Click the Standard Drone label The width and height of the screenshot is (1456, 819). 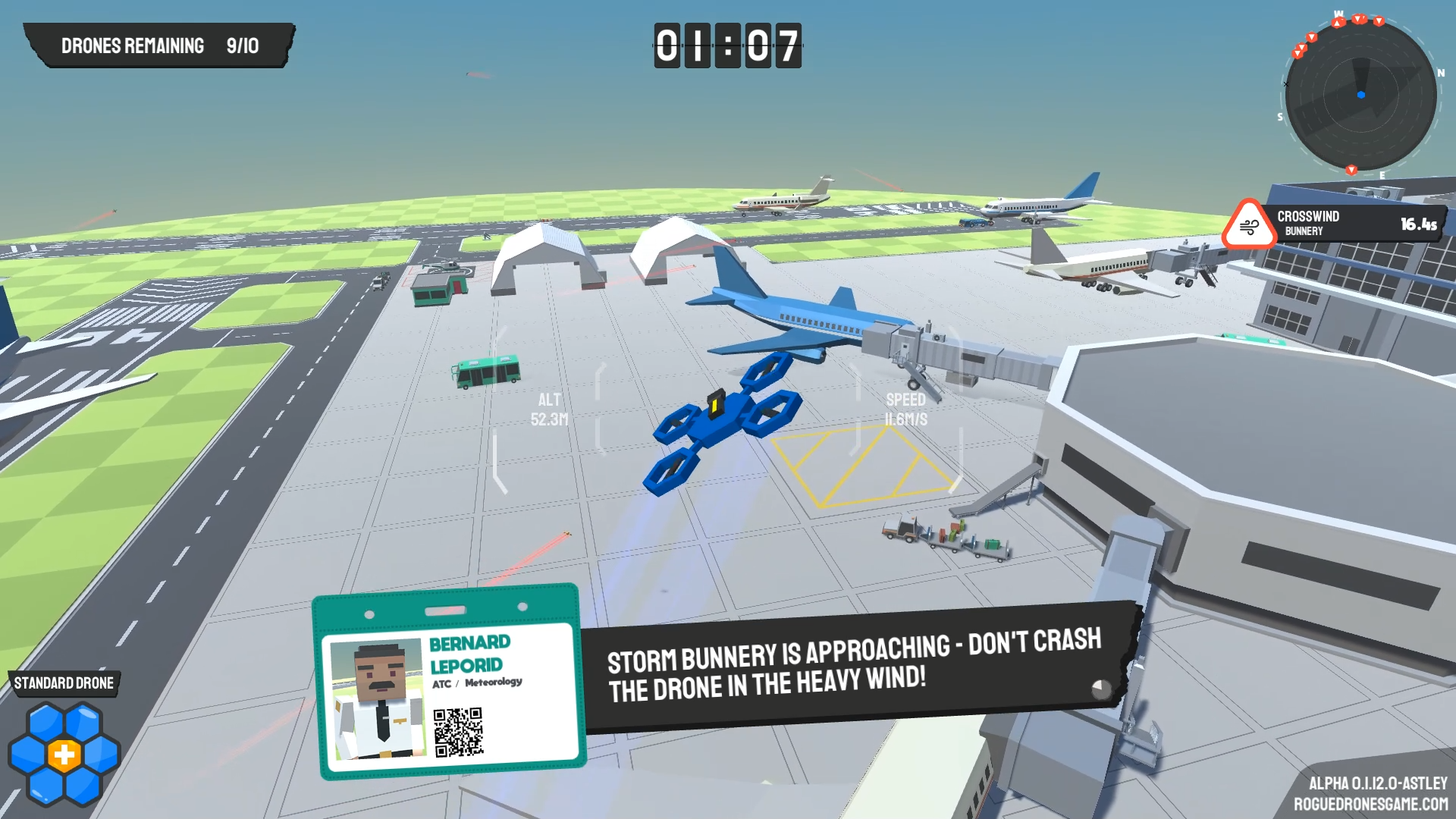tap(64, 683)
